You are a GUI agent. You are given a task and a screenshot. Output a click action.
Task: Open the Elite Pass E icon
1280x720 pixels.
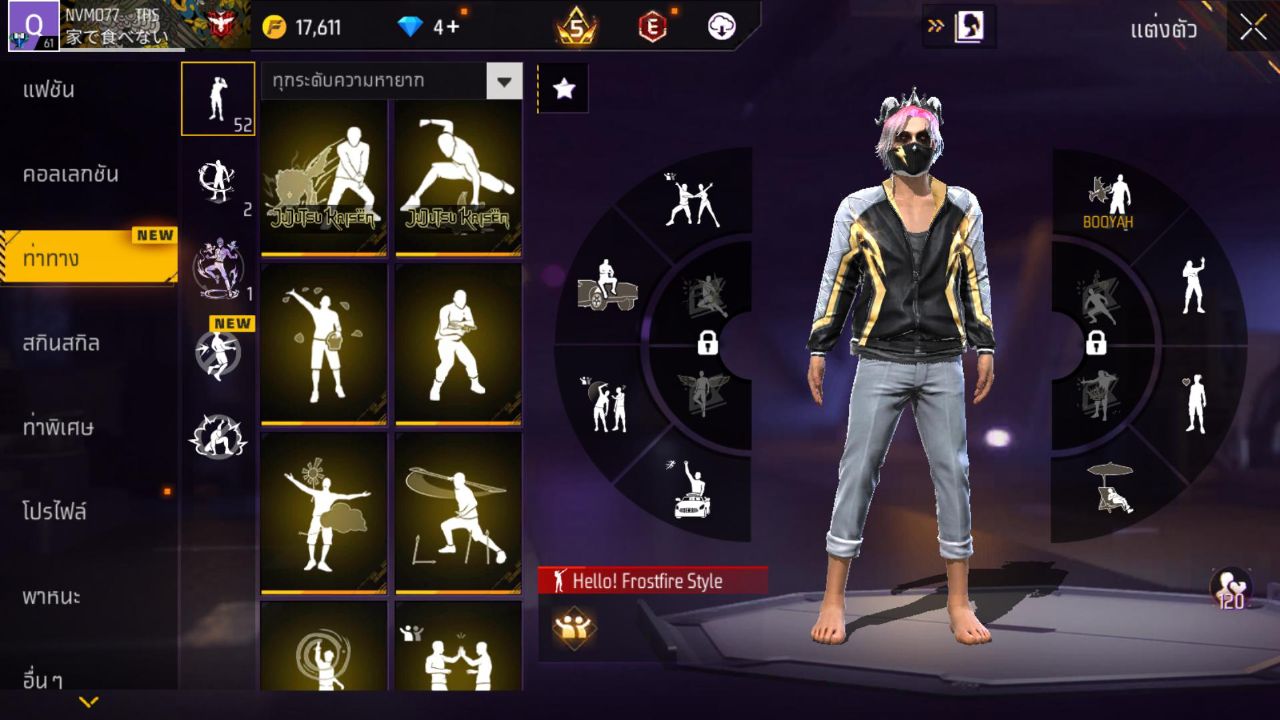(652, 28)
